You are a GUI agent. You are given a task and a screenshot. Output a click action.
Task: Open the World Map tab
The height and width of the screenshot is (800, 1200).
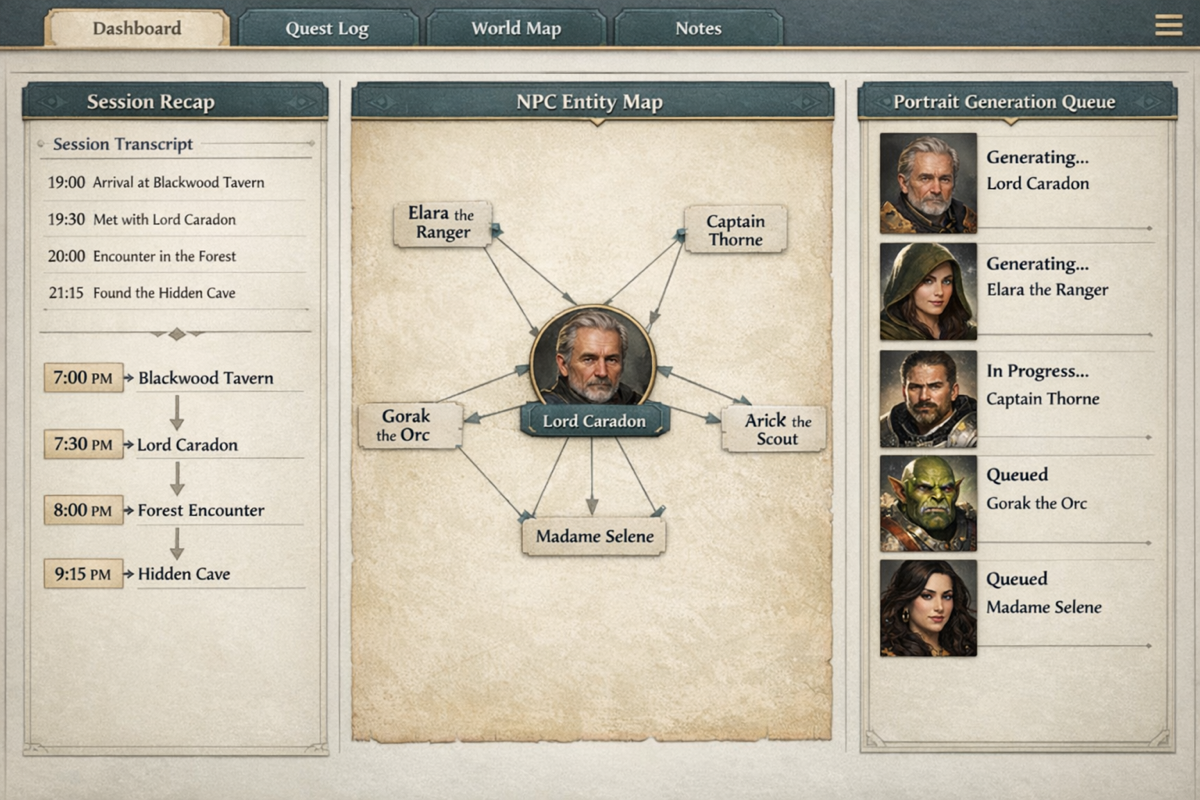click(x=515, y=28)
